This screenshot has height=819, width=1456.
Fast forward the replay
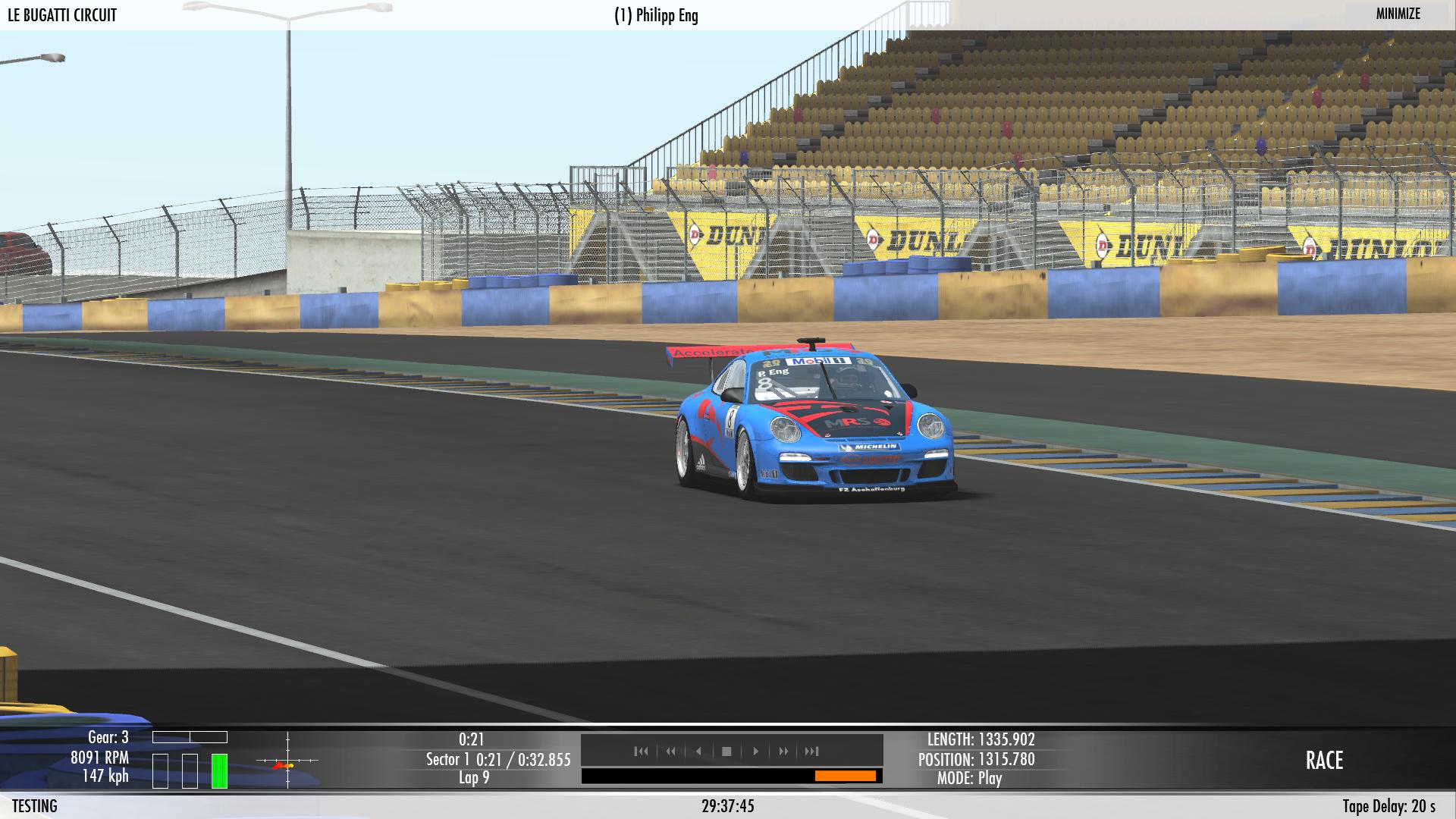pos(783,752)
